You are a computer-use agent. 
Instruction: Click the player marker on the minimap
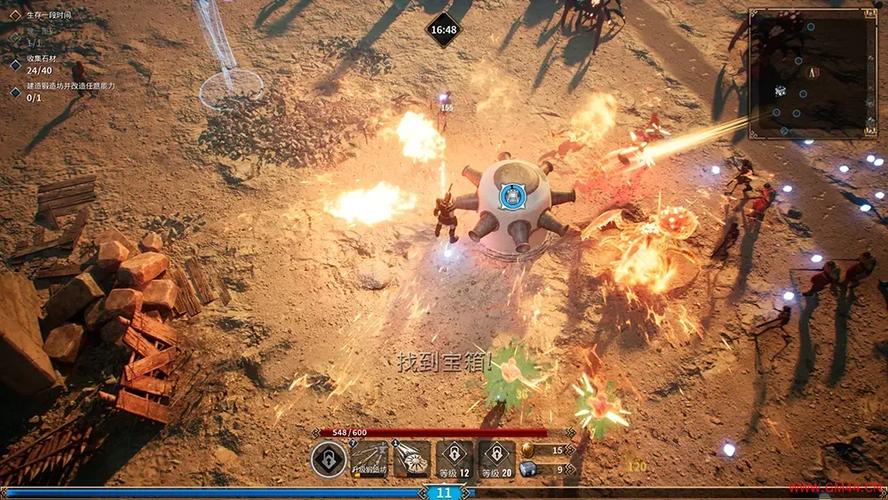pyautogui.click(x=813, y=72)
